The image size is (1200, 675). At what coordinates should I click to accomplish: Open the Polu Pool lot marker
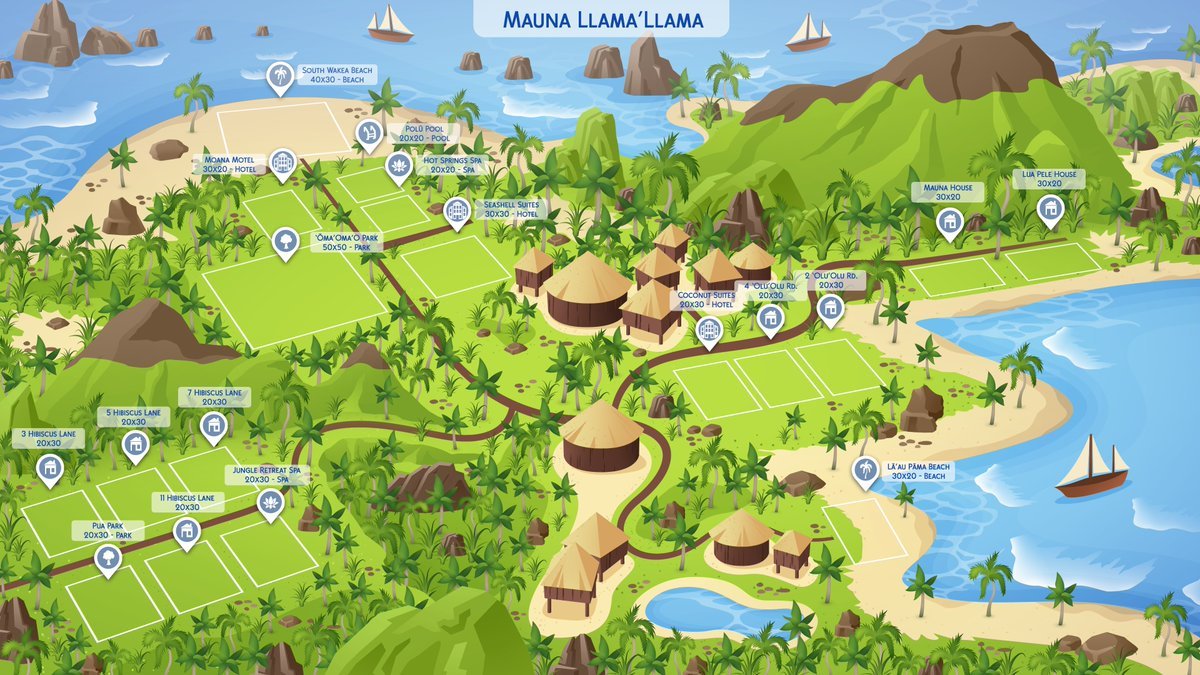click(368, 133)
